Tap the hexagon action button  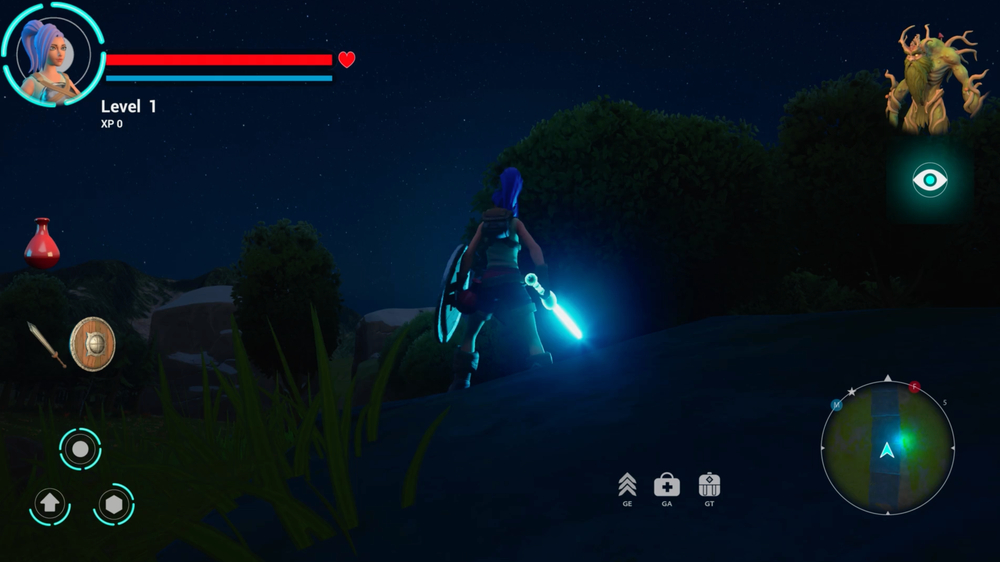pos(114,504)
